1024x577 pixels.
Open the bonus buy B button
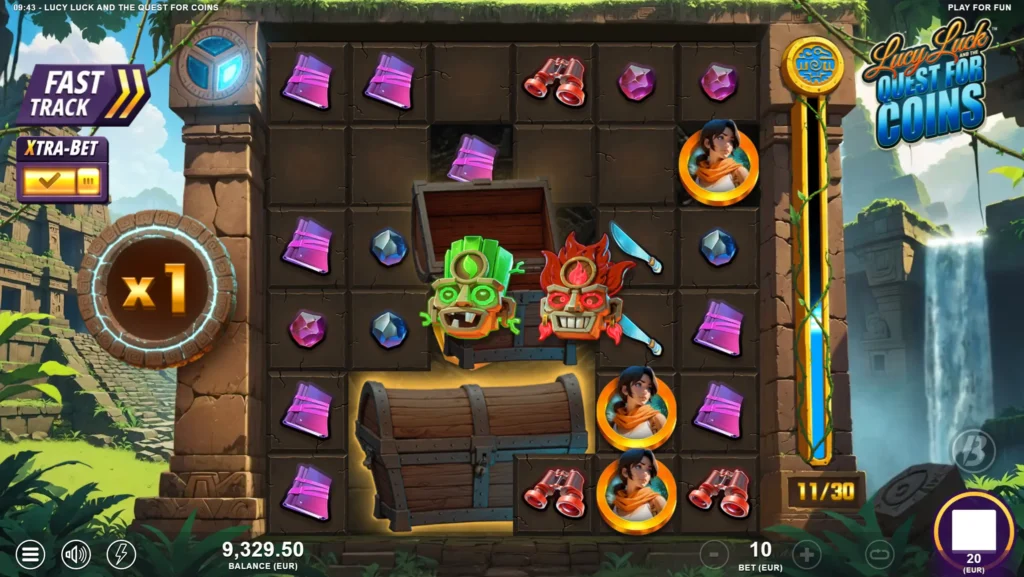click(x=973, y=451)
